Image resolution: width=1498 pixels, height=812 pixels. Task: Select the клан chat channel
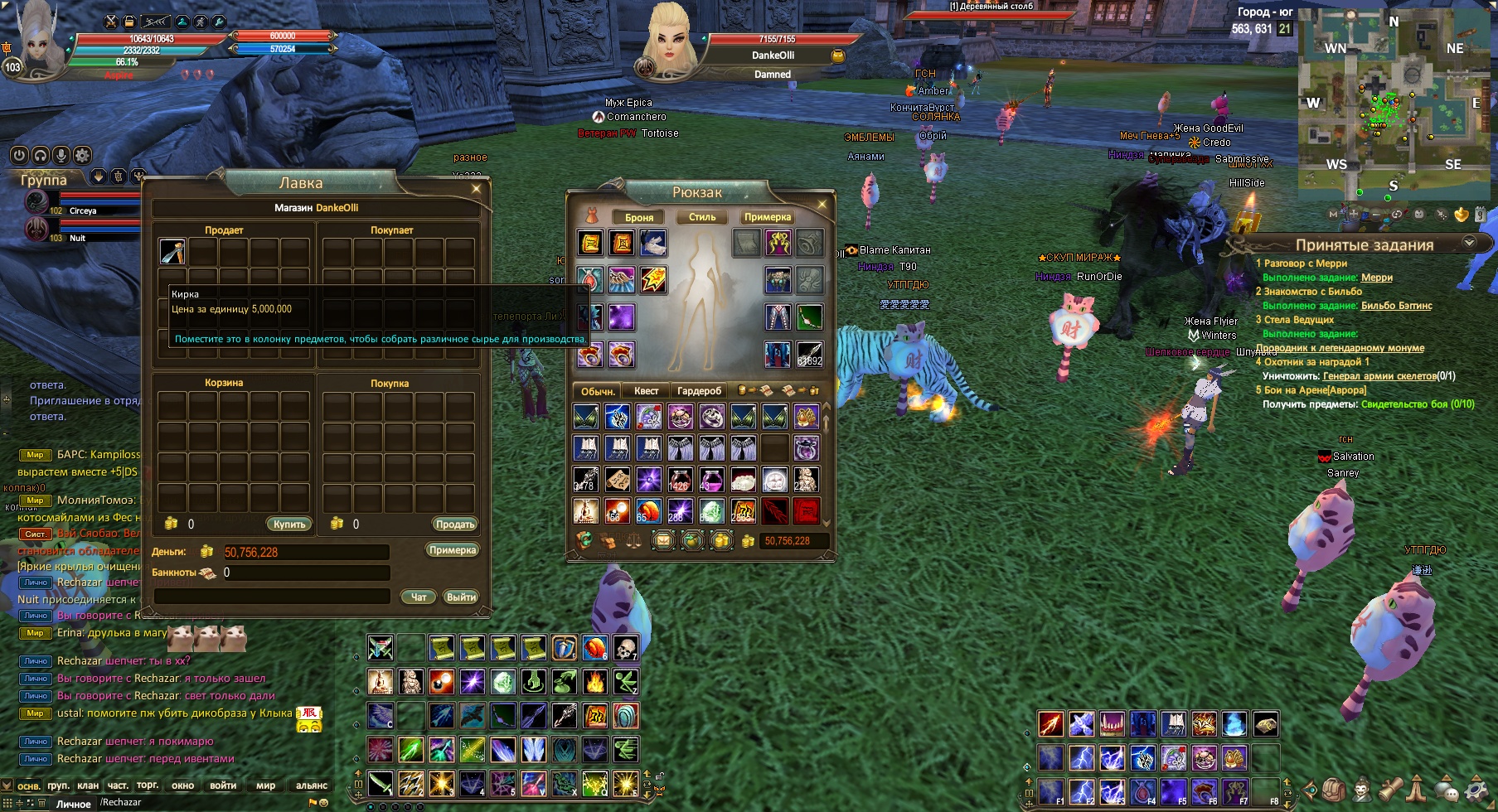click(x=88, y=785)
